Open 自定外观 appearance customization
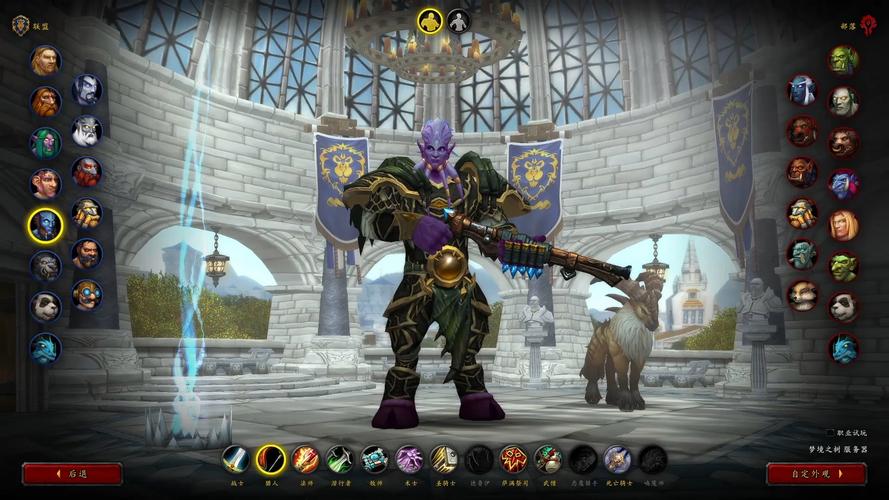 [x=816, y=473]
